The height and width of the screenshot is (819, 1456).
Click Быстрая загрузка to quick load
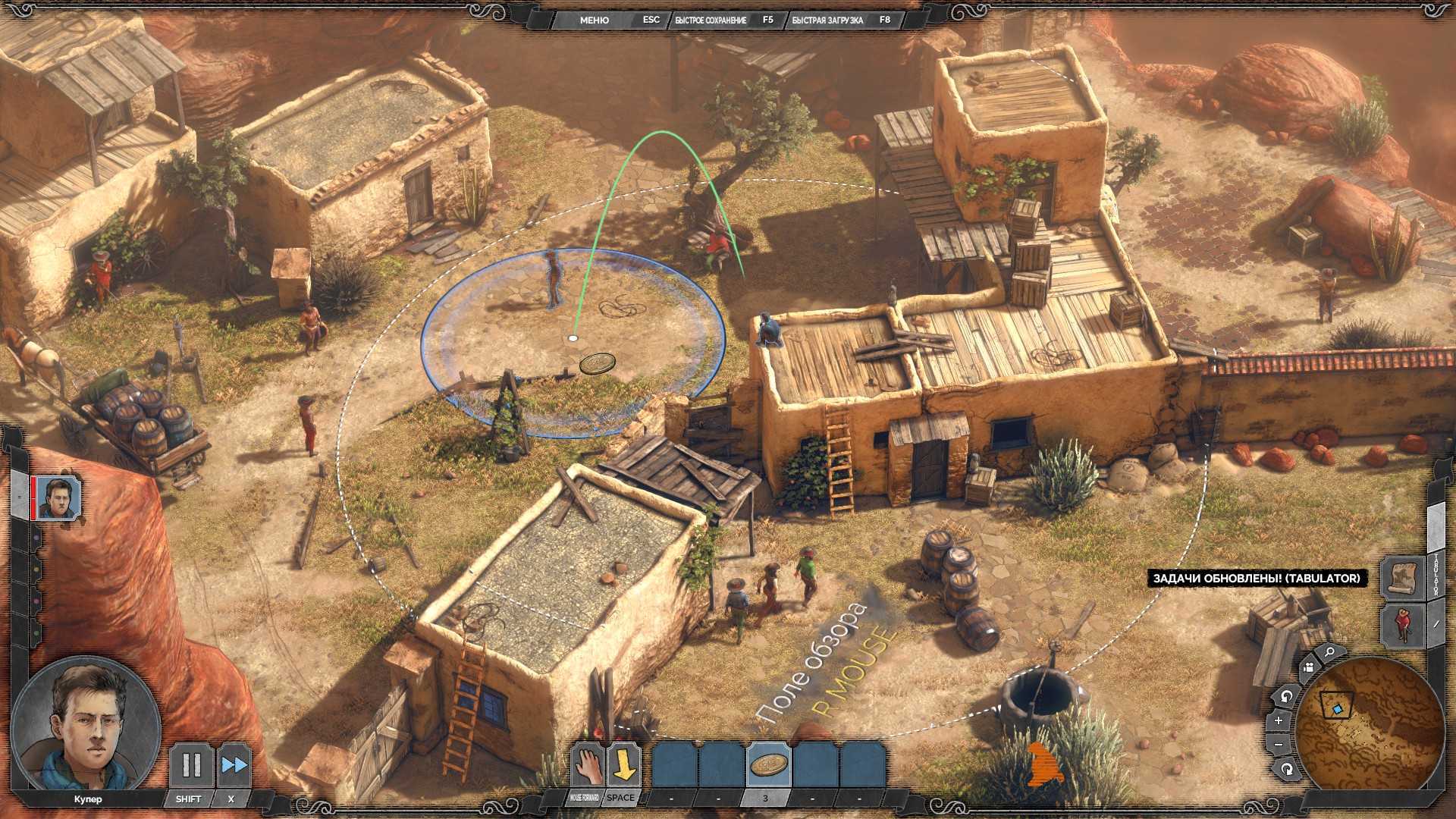[x=827, y=20]
